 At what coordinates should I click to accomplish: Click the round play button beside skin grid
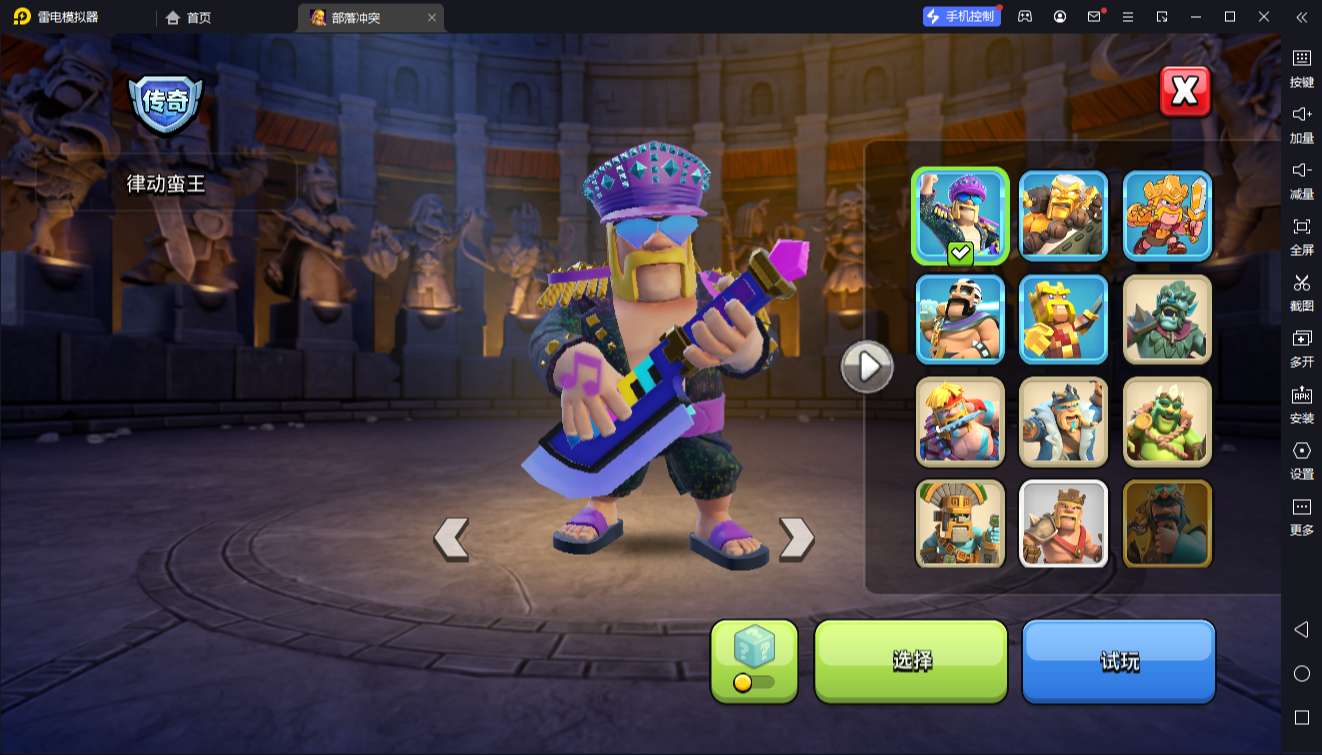[866, 367]
